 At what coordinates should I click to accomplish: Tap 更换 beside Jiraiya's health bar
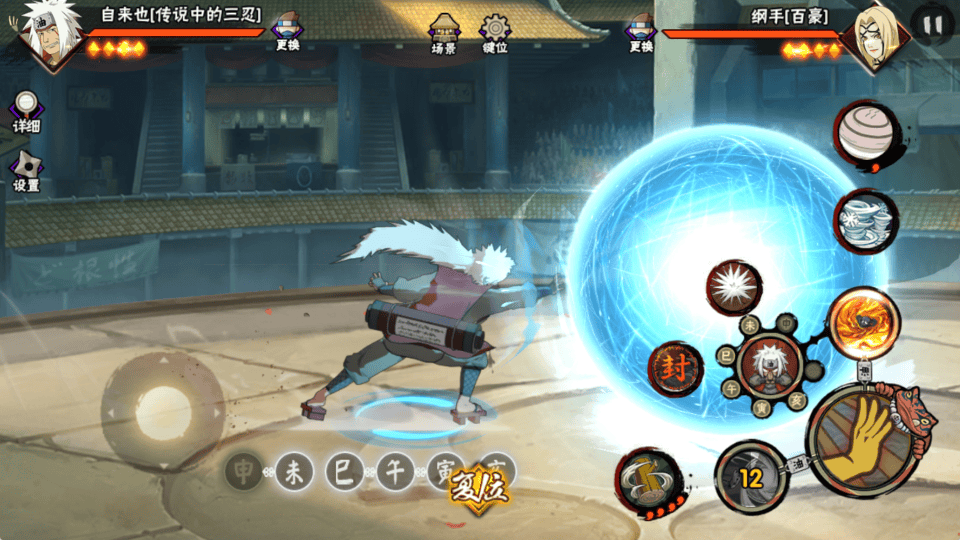pos(289,32)
